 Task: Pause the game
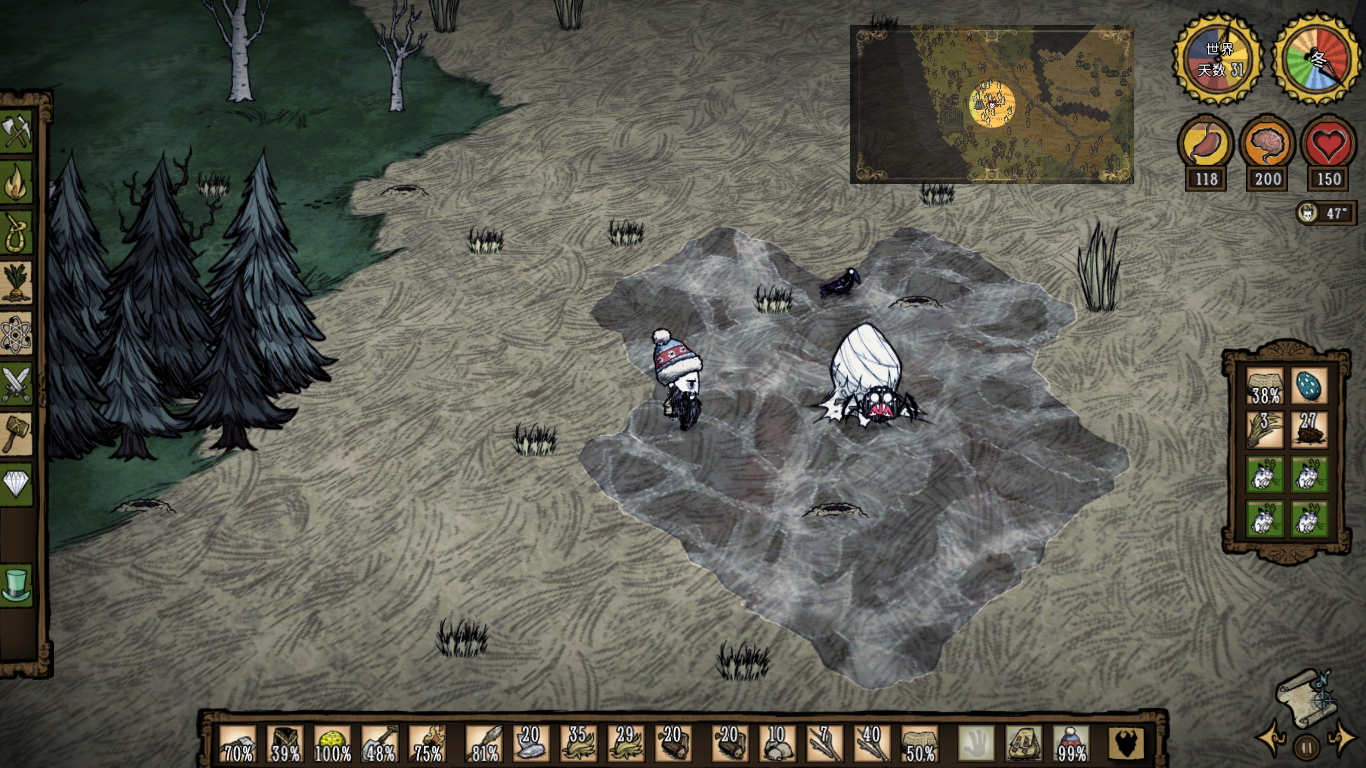[1306, 746]
